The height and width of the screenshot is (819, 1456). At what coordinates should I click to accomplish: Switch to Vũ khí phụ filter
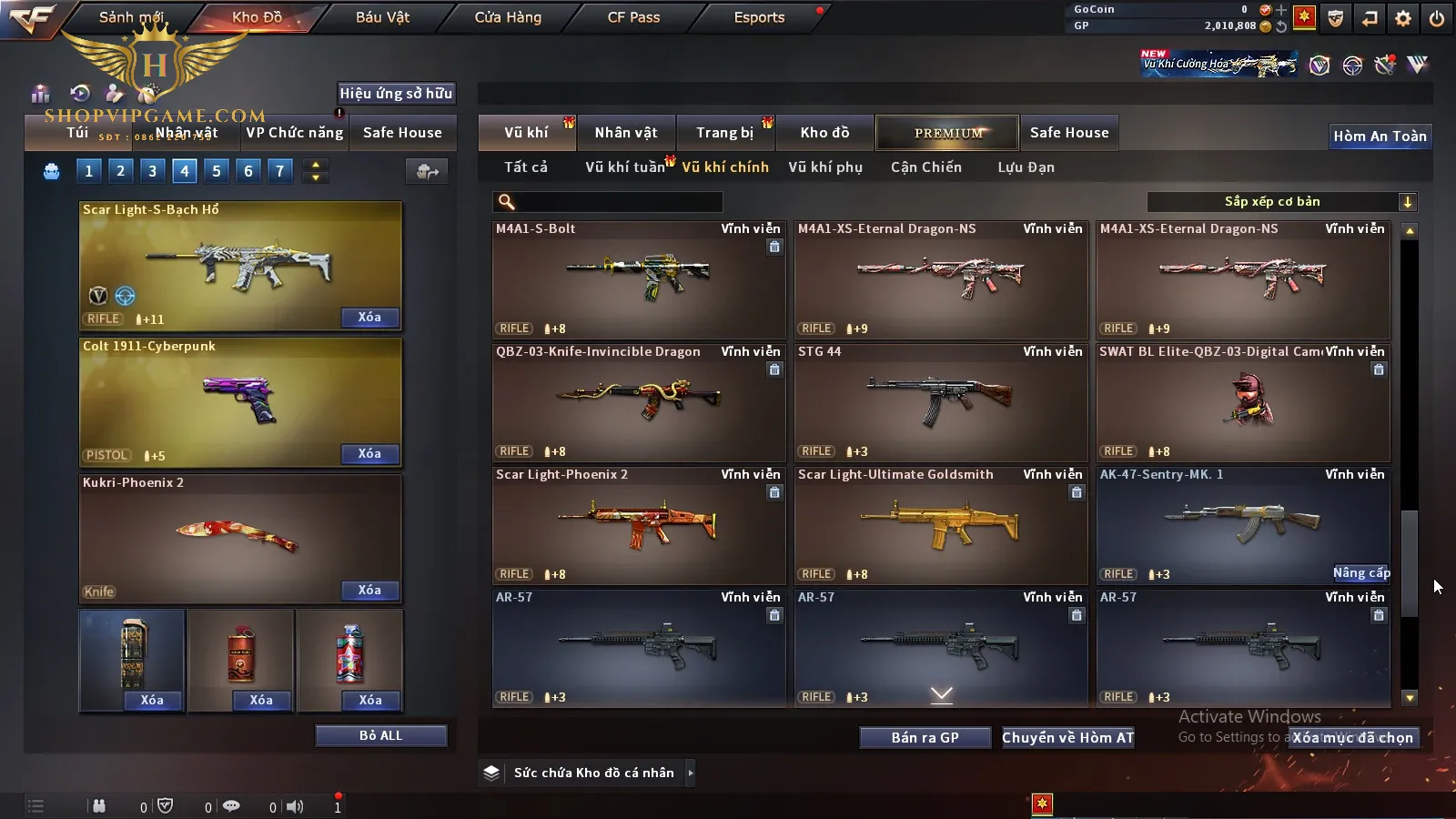point(825,167)
